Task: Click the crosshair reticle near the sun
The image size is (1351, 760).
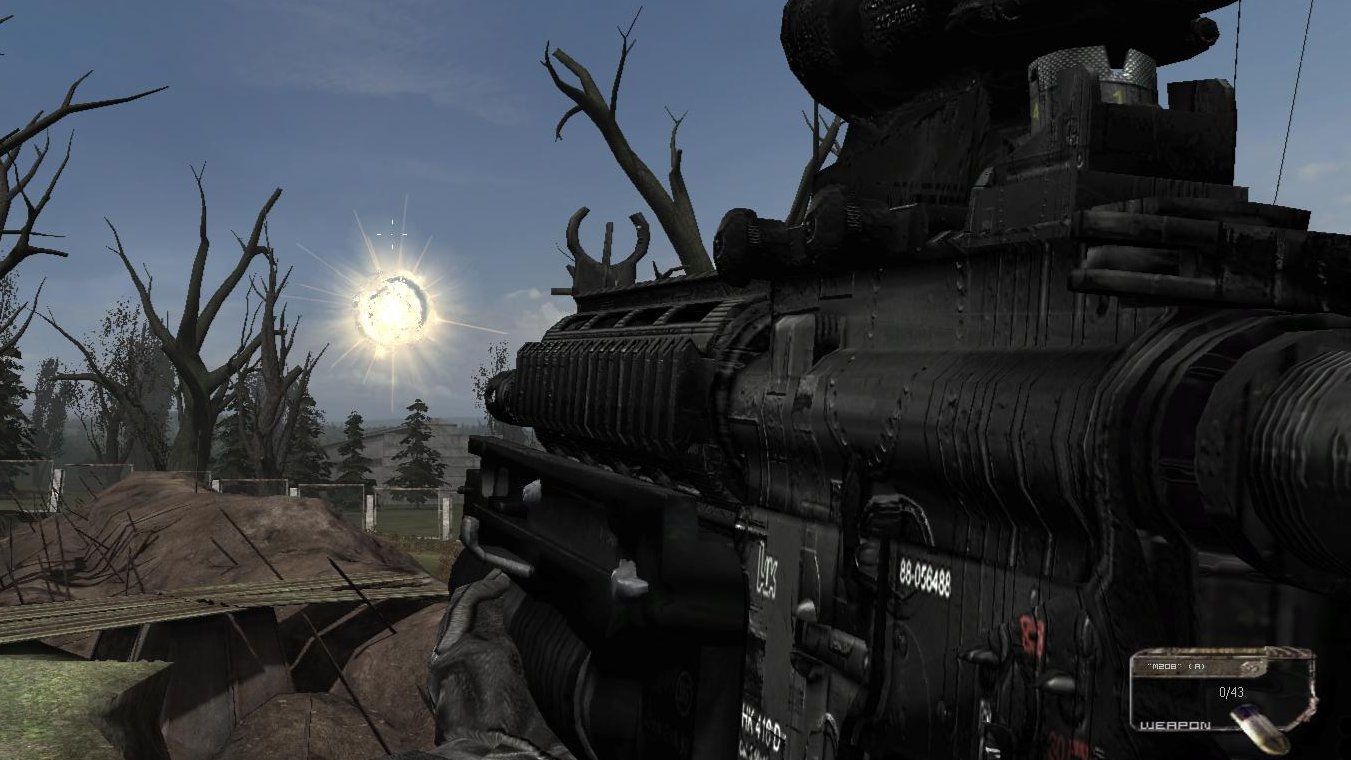Action: click(x=394, y=232)
